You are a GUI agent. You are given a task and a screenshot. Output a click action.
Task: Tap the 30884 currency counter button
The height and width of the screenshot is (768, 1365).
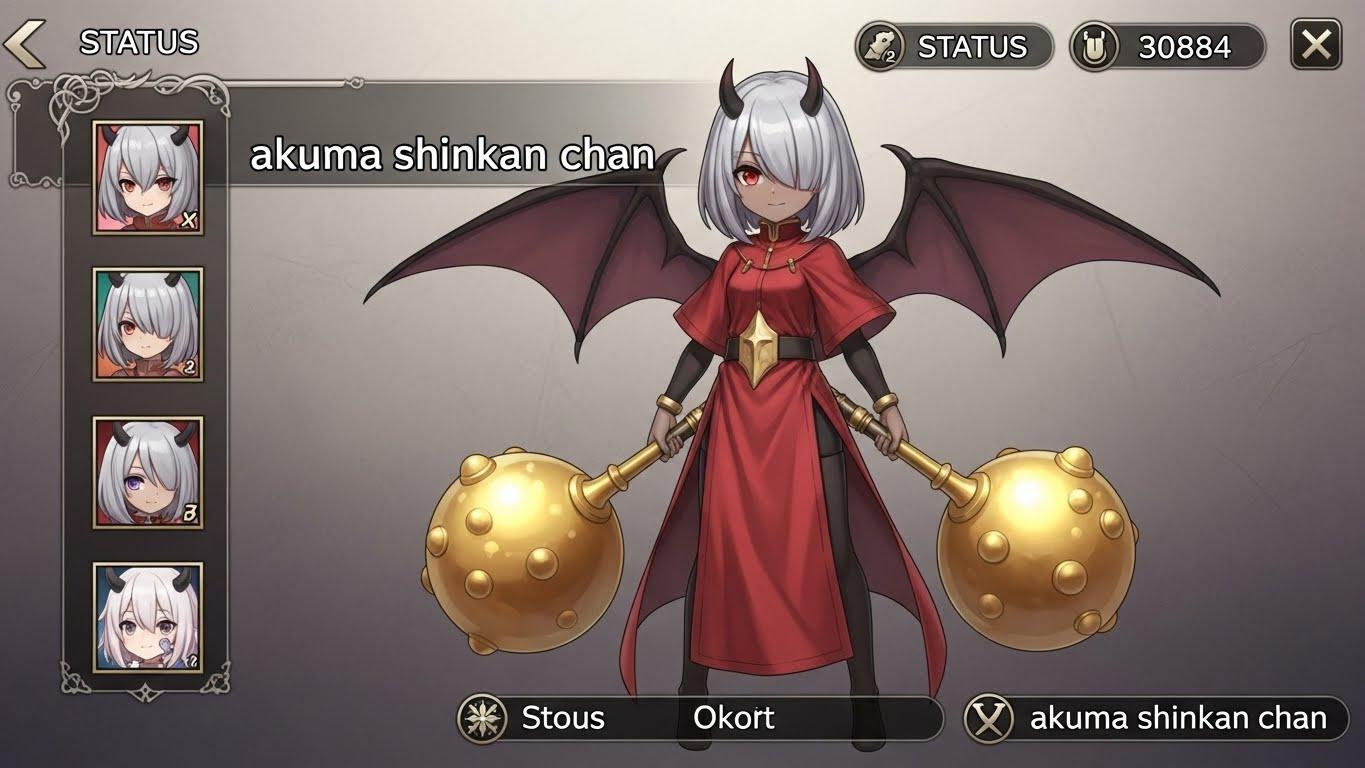[x=1167, y=47]
